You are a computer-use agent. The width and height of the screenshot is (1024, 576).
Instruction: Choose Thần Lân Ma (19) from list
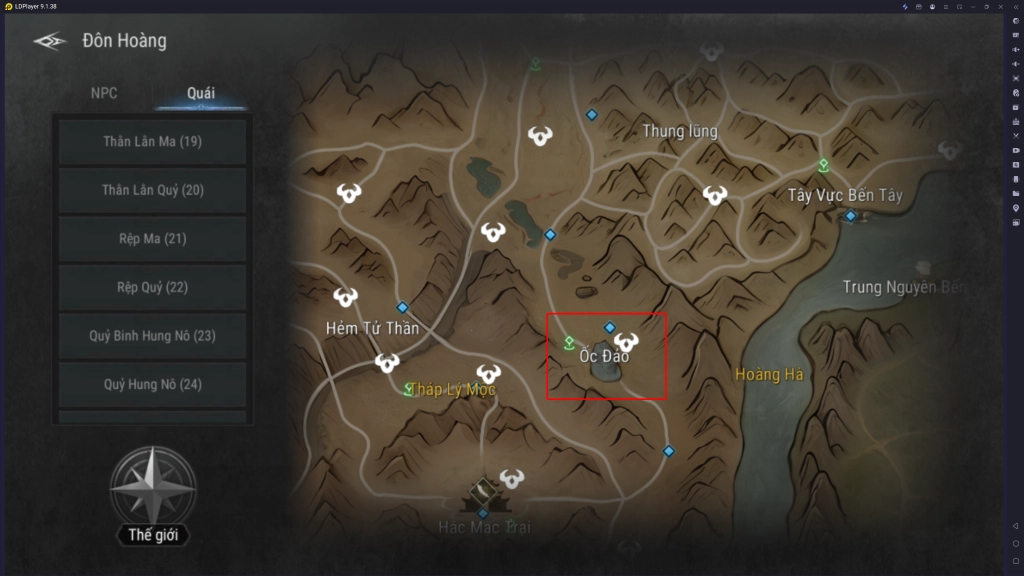[152, 142]
